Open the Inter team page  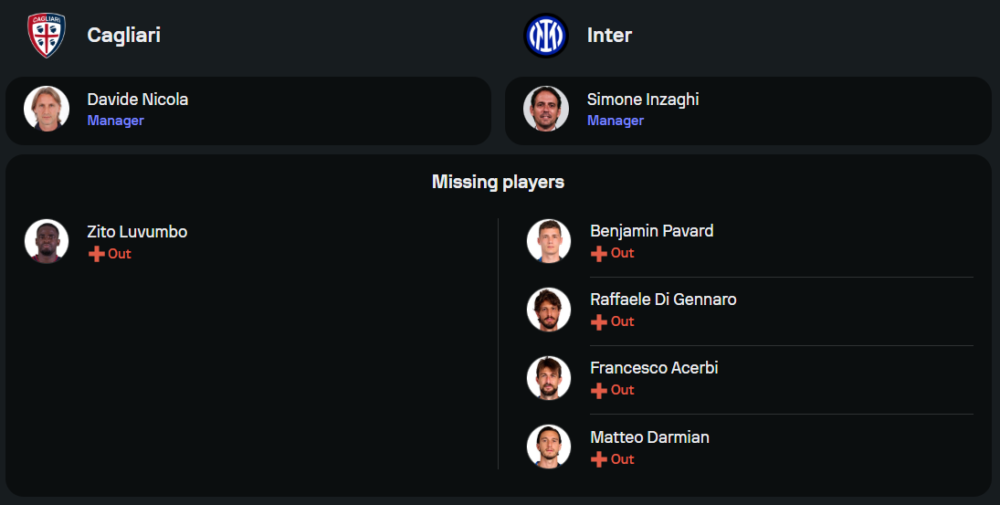tap(609, 35)
